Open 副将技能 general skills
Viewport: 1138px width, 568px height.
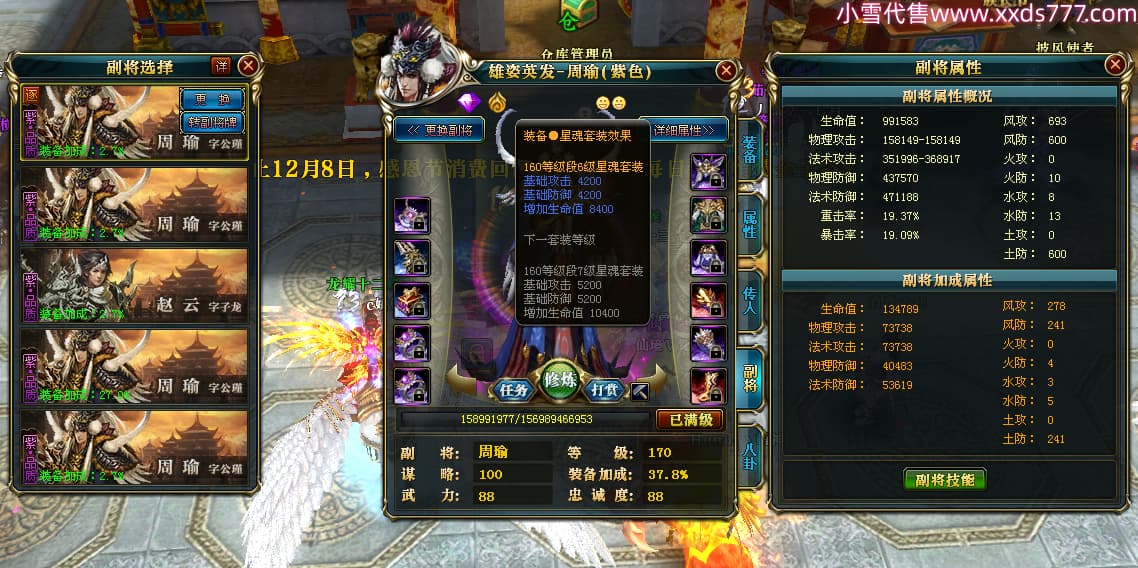[x=944, y=479]
